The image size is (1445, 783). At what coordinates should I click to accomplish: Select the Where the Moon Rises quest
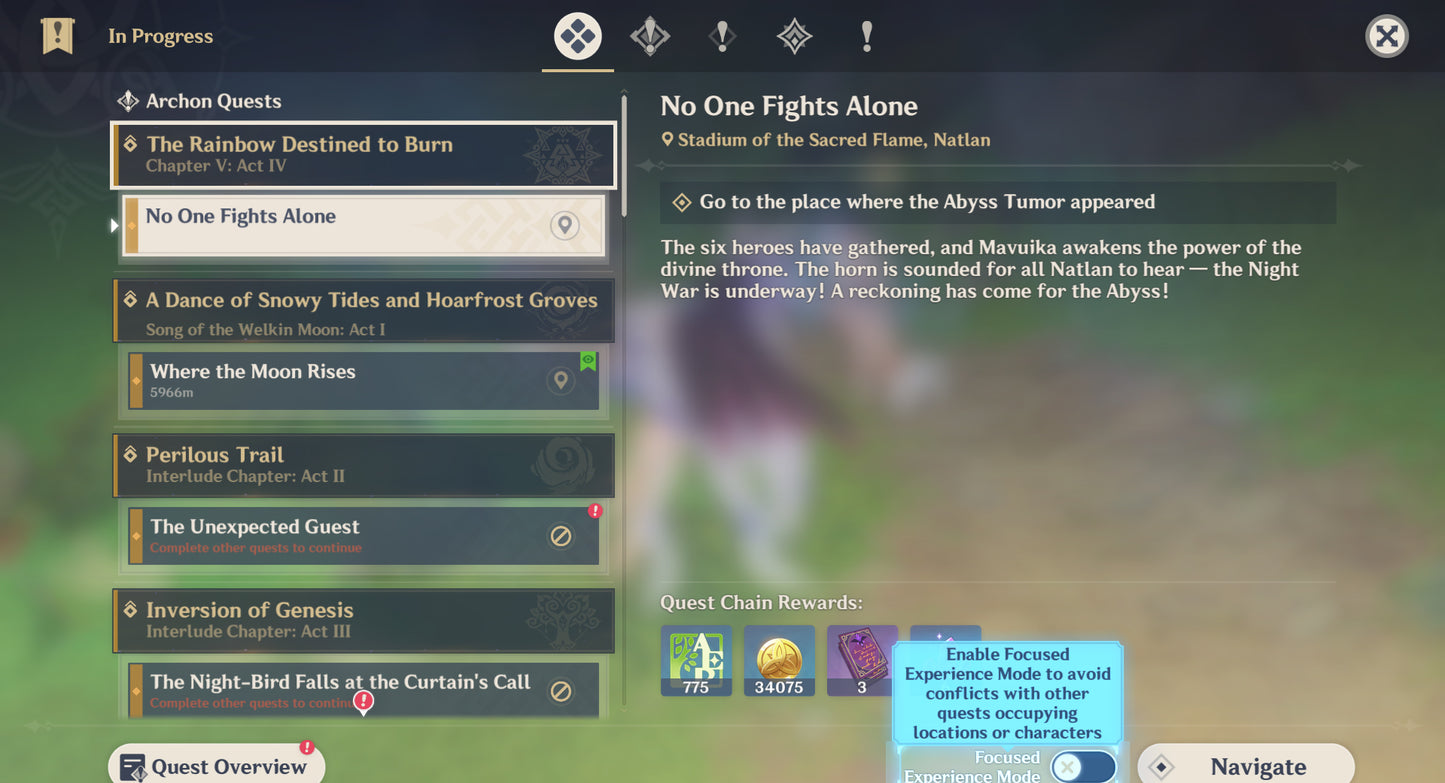tap(363, 380)
